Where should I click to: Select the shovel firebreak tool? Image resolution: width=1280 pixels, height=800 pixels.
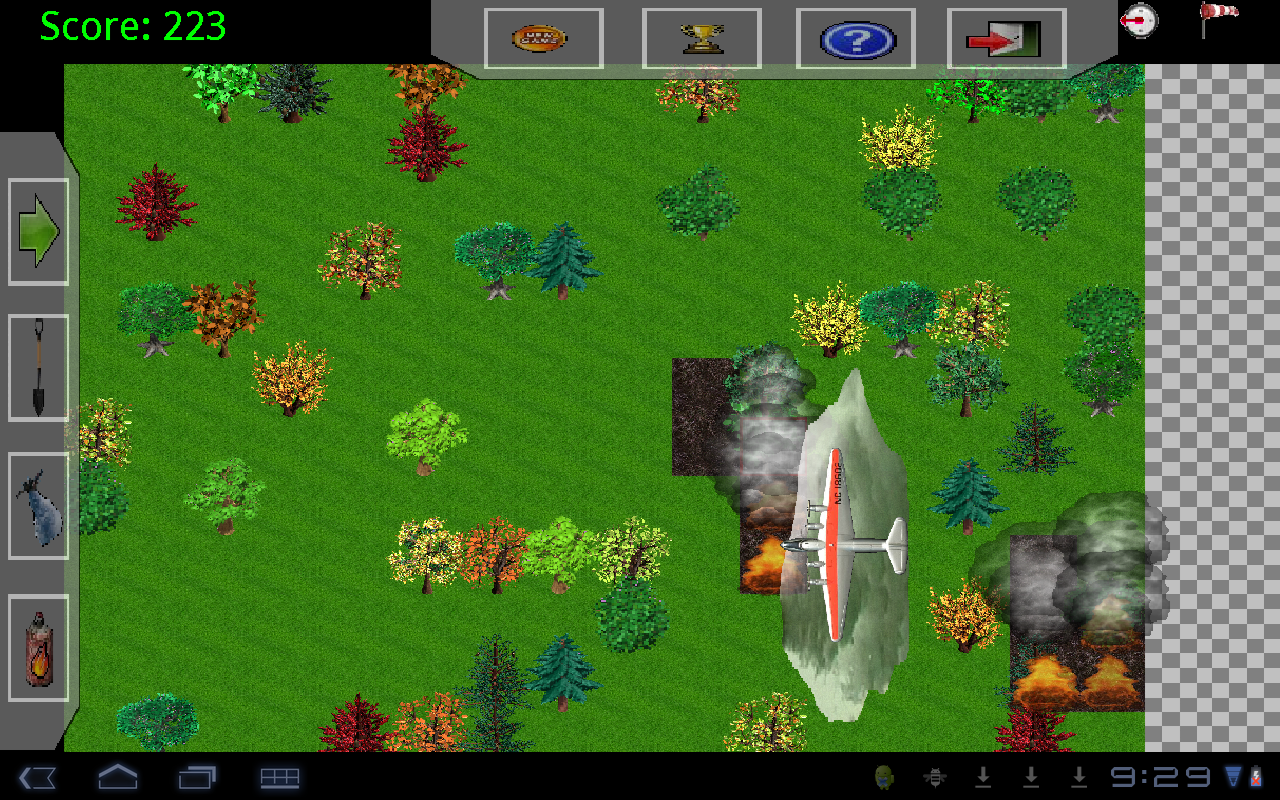pyautogui.click(x=37, y=367)
